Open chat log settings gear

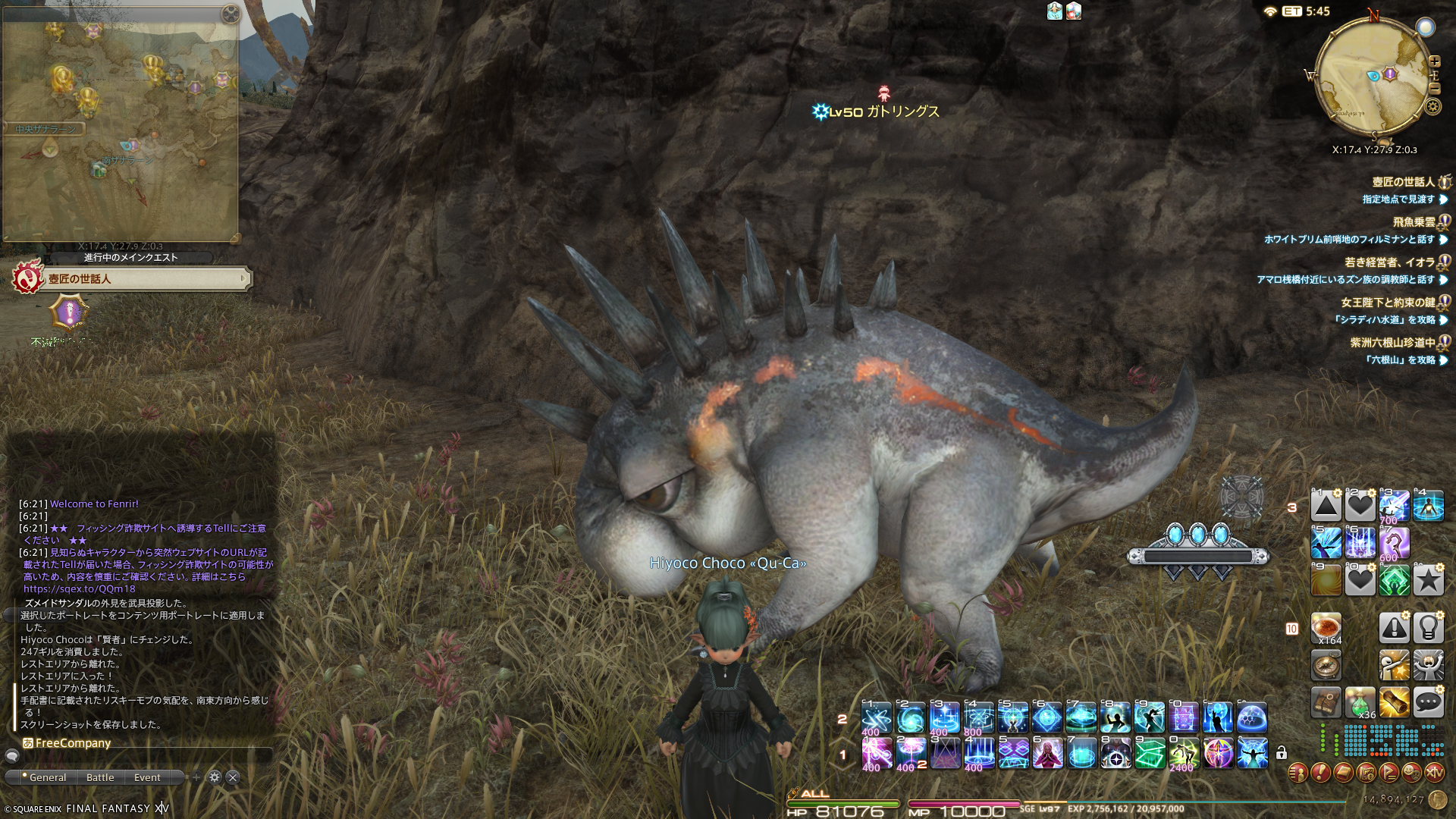click(x=215, y=777)
